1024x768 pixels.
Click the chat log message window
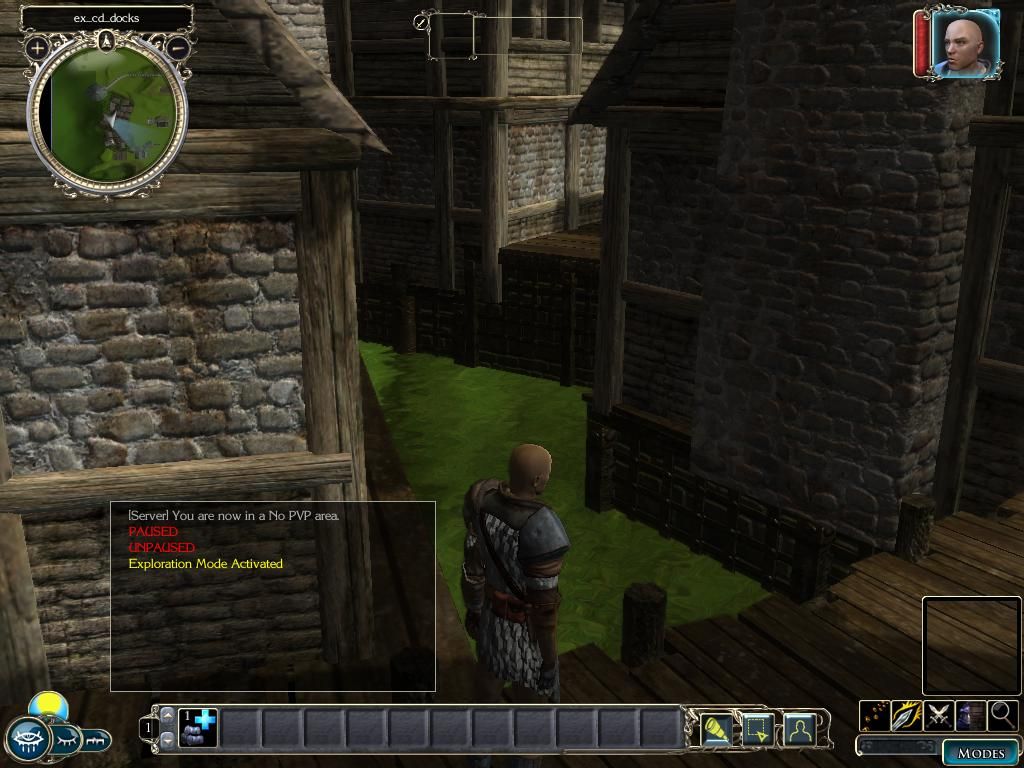click(272, 596)
